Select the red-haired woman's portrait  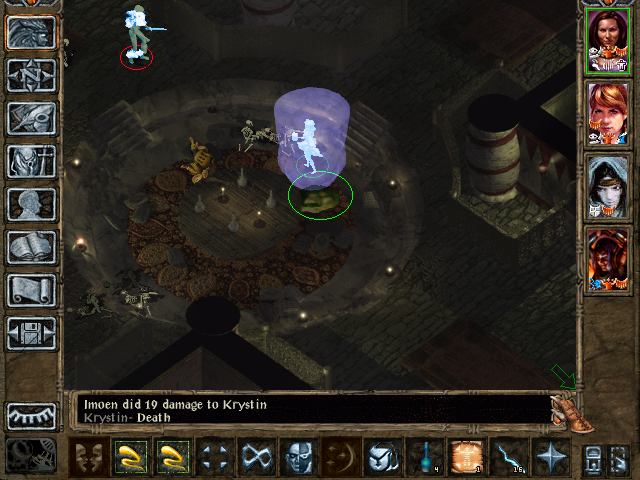[x=606, y=112]
